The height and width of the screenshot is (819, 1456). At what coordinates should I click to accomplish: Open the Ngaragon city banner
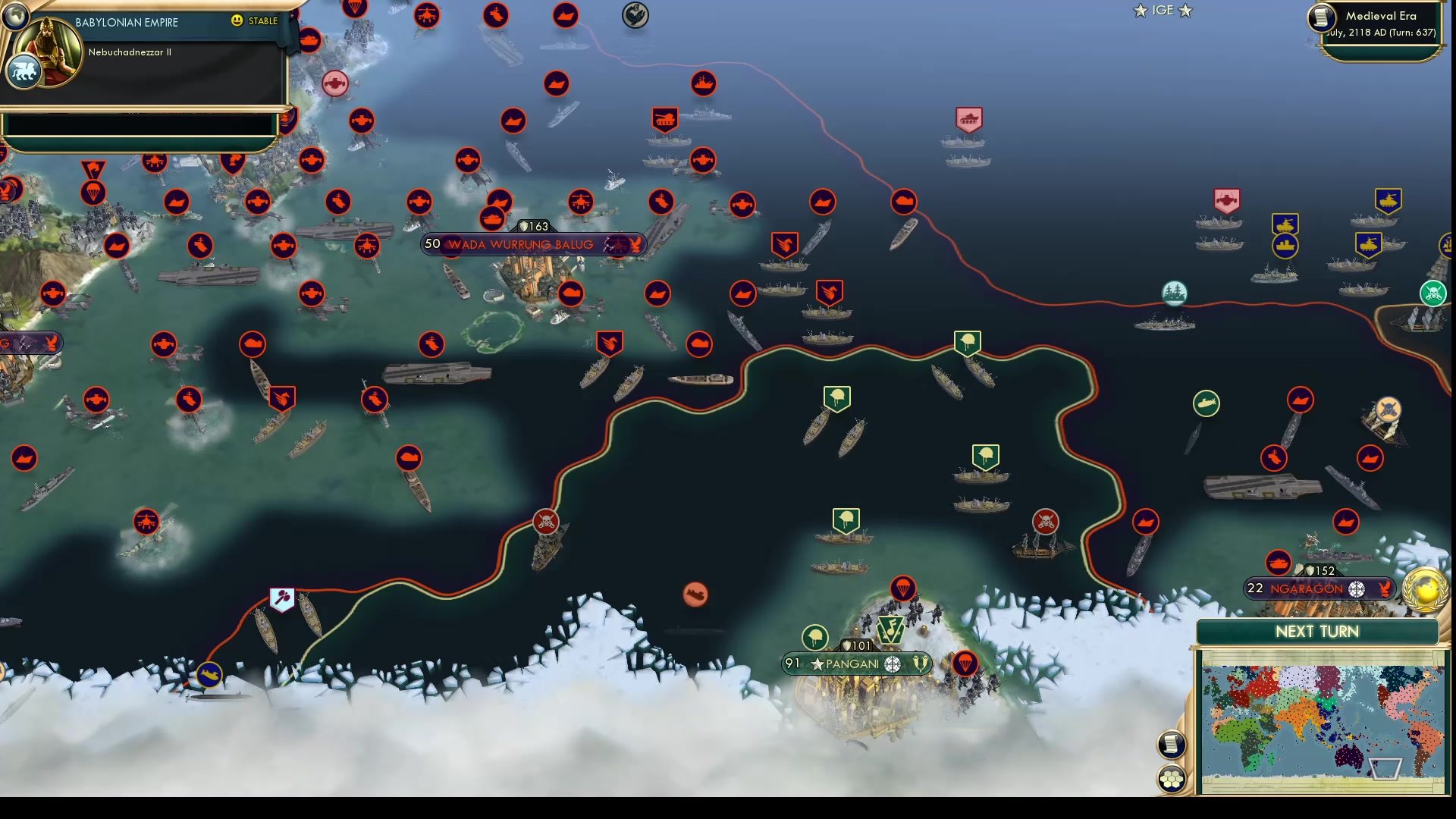1319,588
